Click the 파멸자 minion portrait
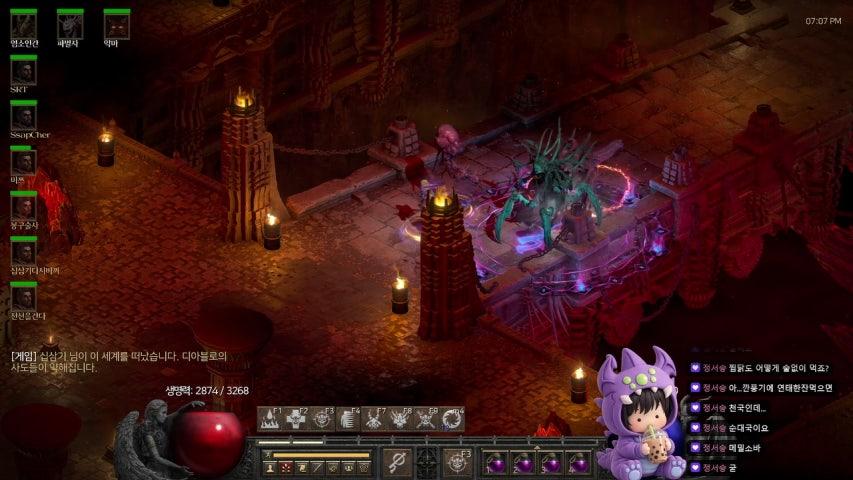This screenshot has height=480, width=853. (70, 24)
